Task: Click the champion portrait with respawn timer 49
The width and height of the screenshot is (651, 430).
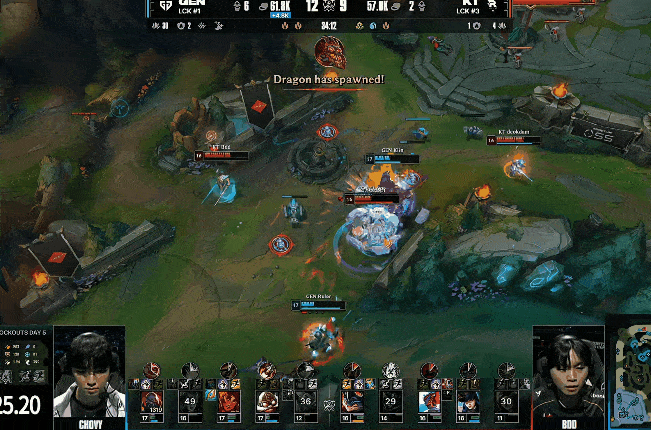Action: click(191, 401)
